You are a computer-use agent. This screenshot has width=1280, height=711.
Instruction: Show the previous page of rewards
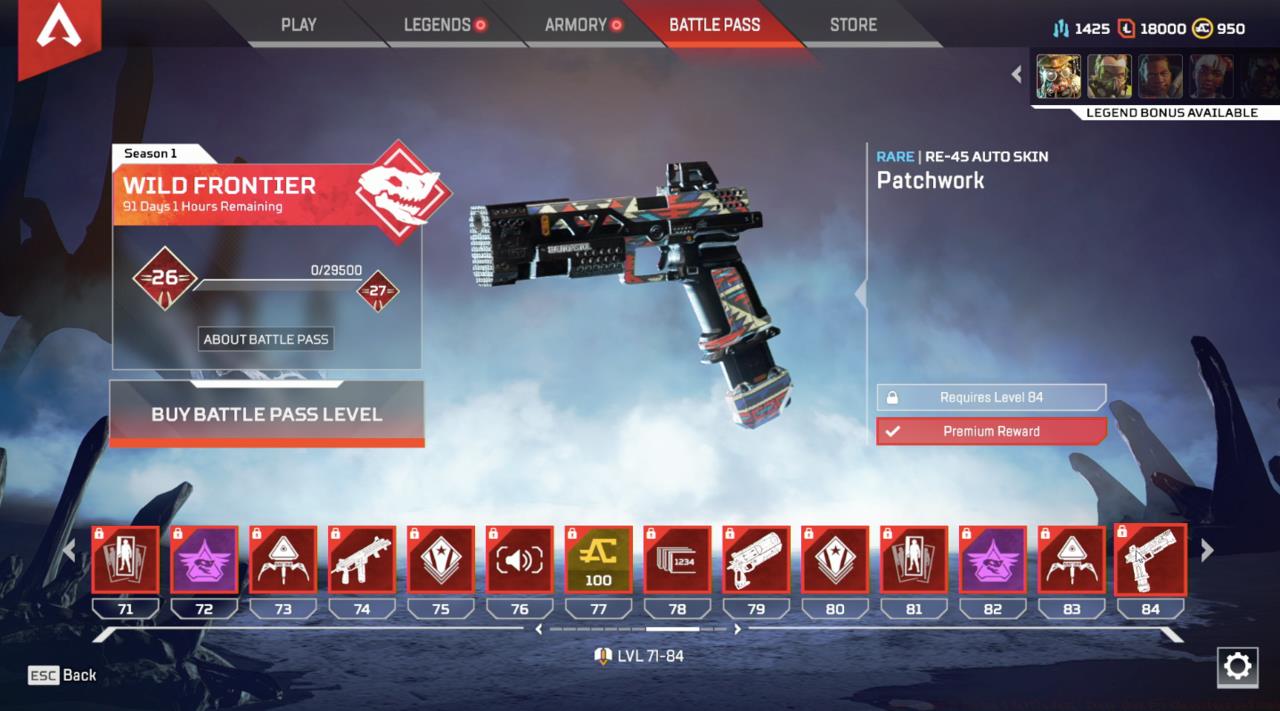[x=69, y=550]
